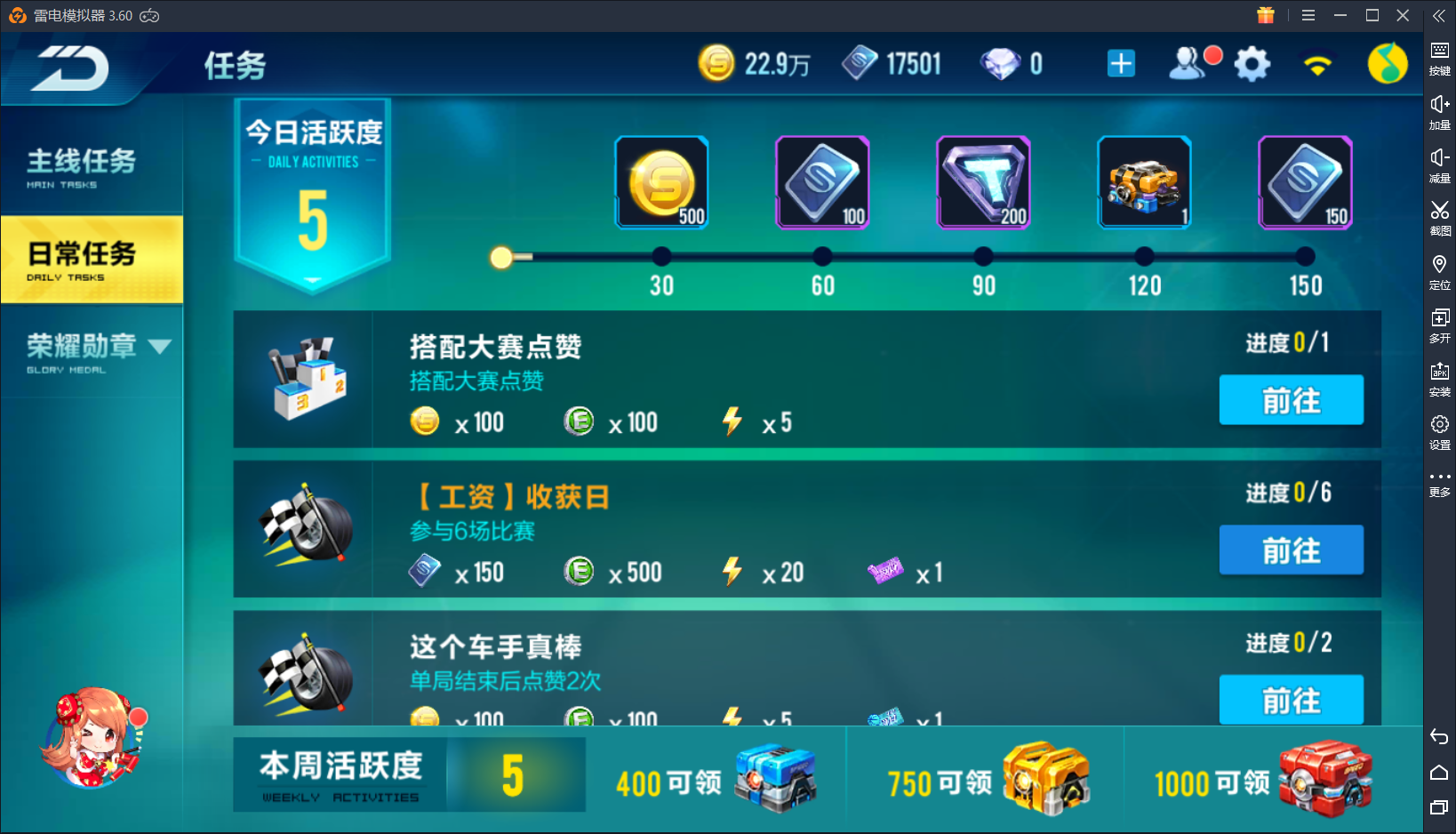Expand the 荣耀勋章 section triangle

161,348
